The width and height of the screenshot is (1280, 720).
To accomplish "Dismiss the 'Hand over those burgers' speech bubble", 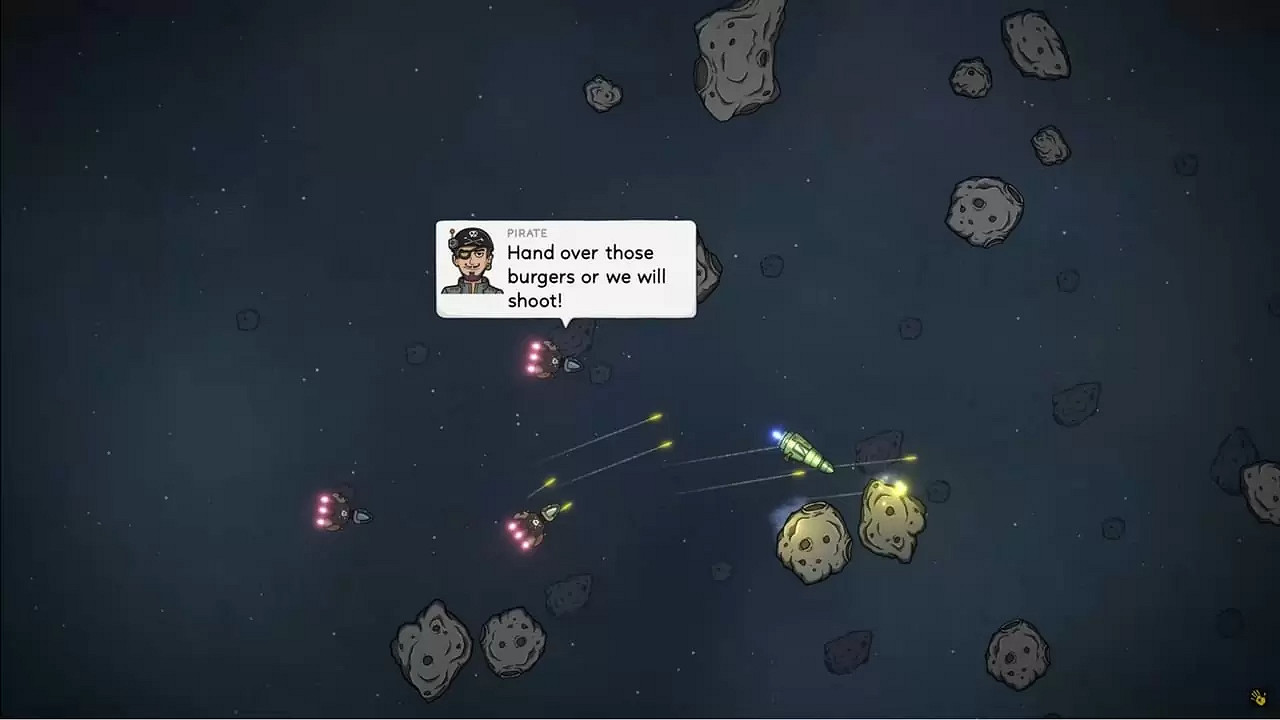I will pos(565,270).
